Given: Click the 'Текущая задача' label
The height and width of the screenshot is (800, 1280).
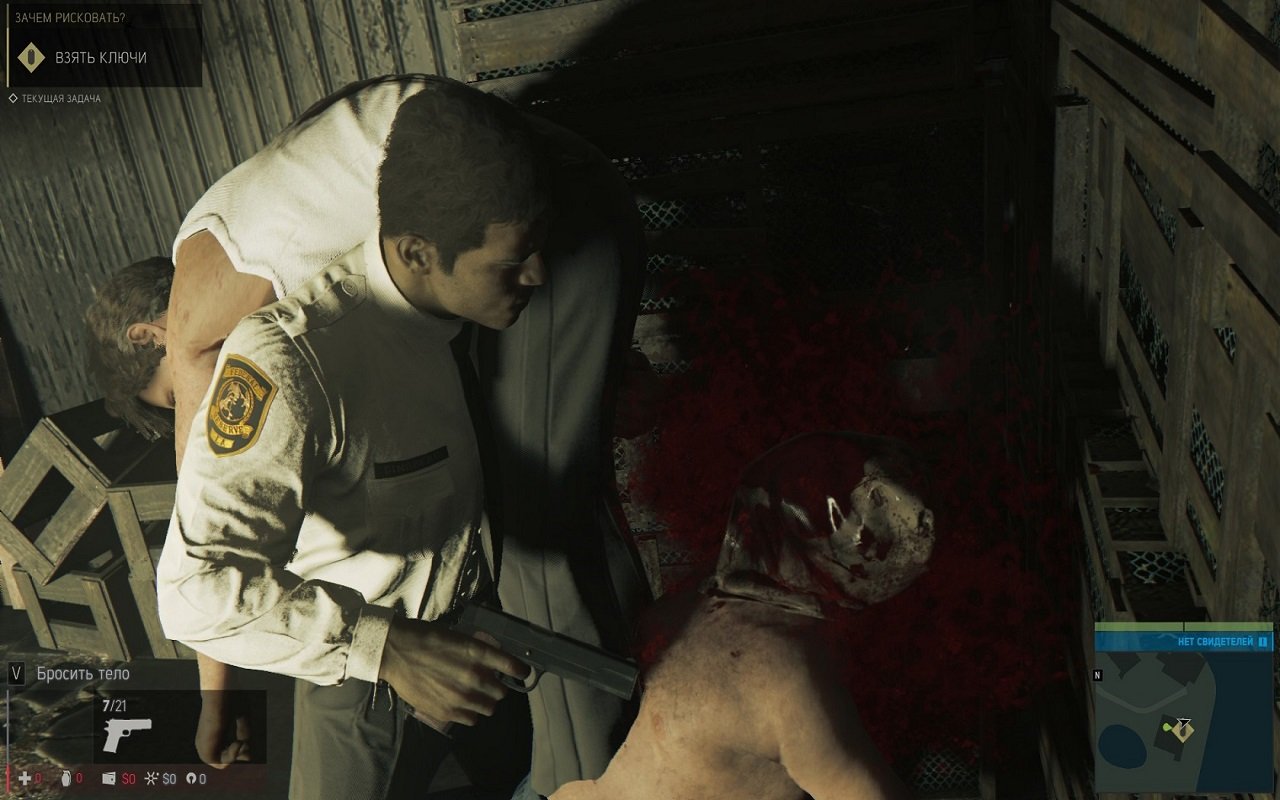Looking at the screenshot, I should tap(61, 99).
